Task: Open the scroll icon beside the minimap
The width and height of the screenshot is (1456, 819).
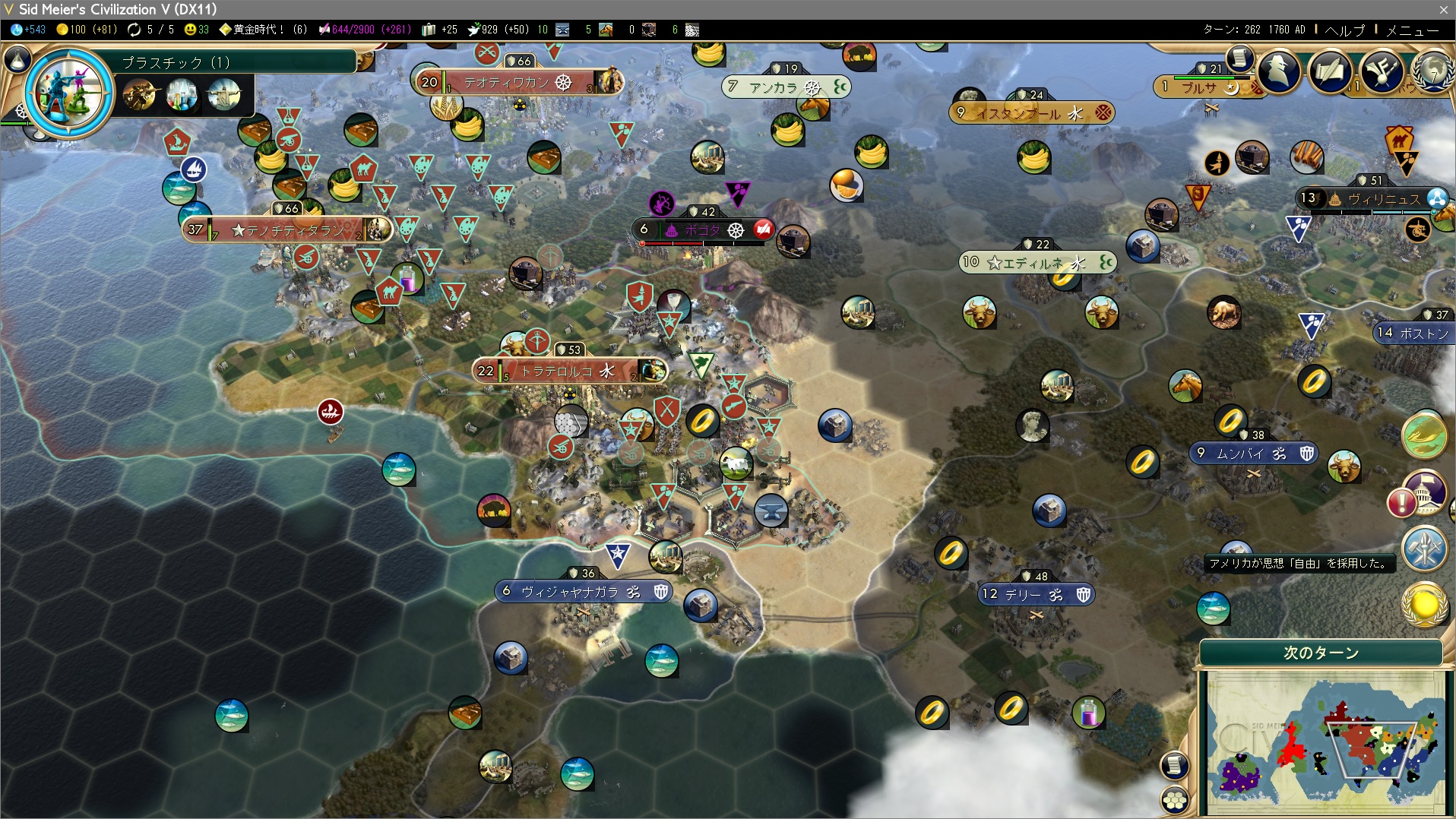Action: (1175, 765)
